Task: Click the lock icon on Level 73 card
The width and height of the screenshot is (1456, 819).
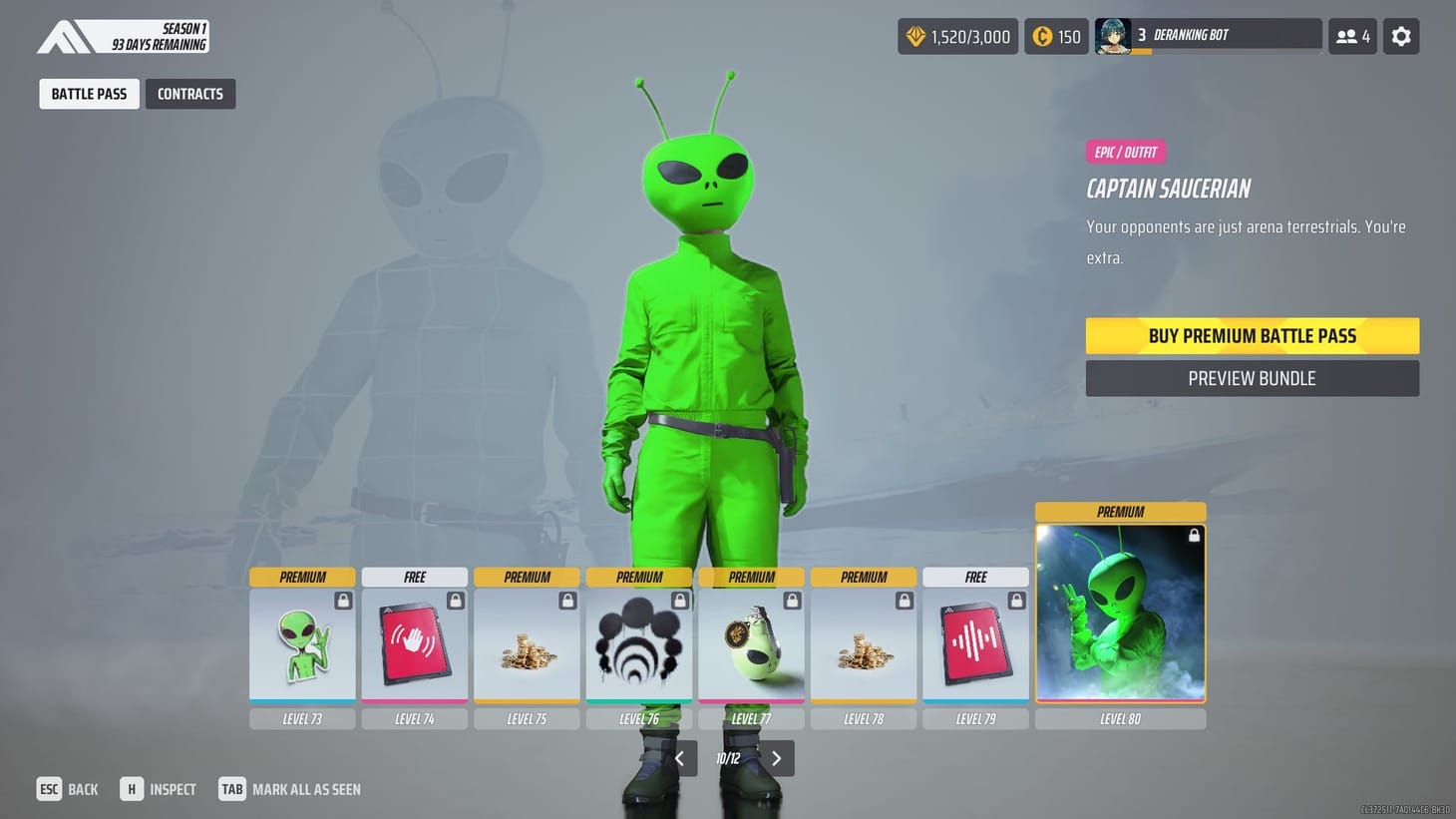Action: pyautogui.click(x=343, y=600)
